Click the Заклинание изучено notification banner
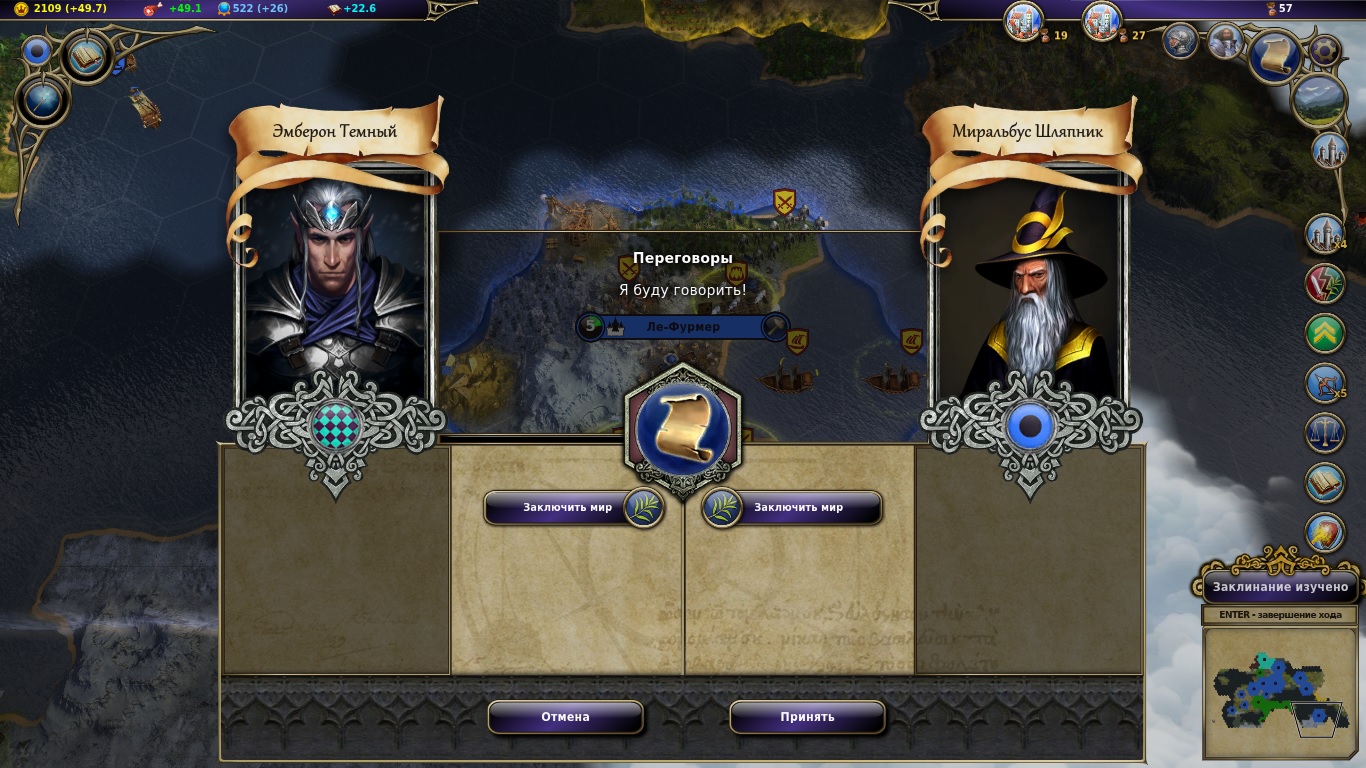 (x=1280, y=587)
